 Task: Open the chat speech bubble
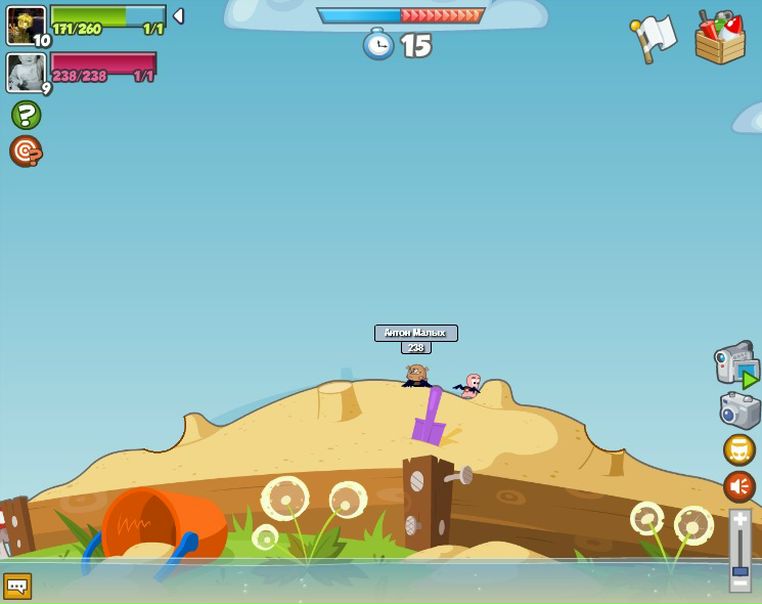(17, 586)
